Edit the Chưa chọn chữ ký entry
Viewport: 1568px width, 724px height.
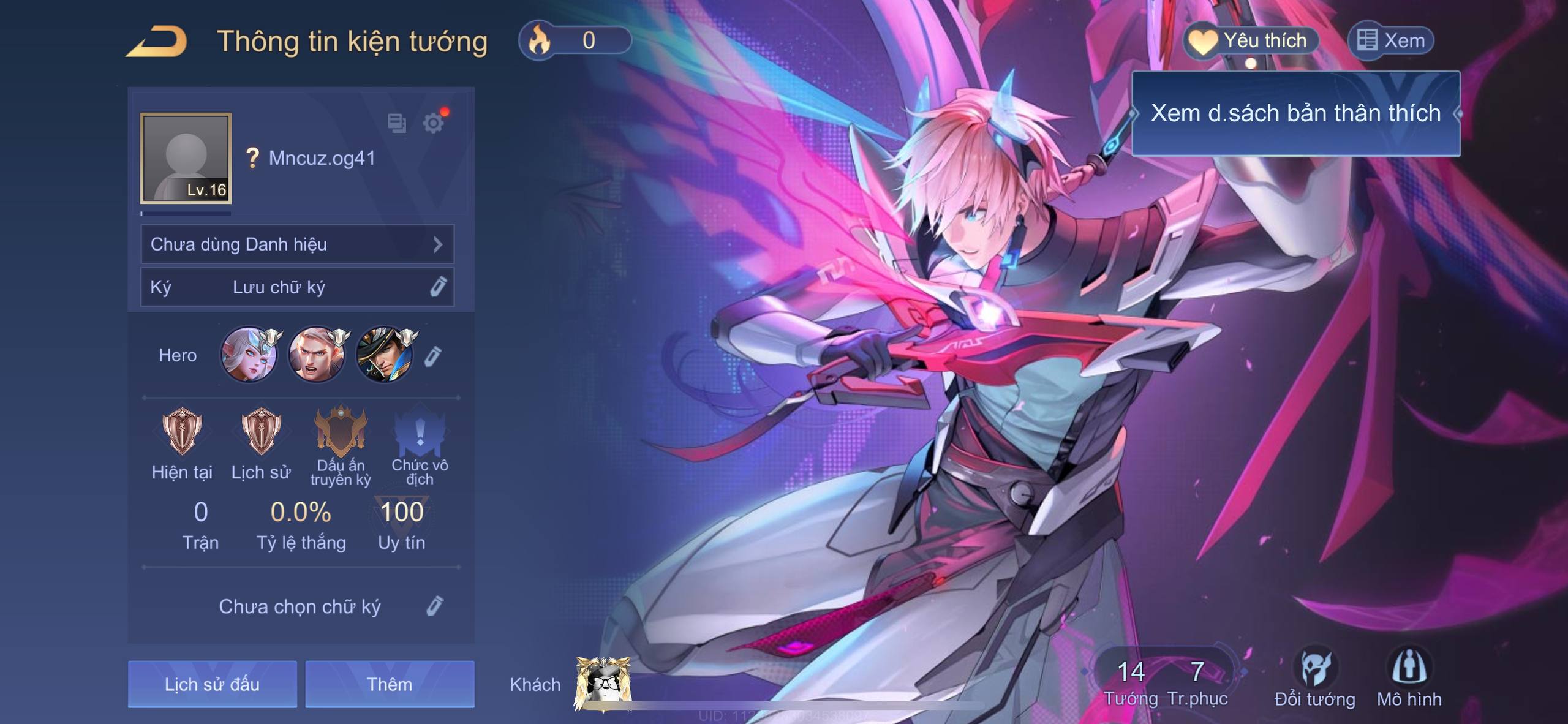tap(434, 606)
